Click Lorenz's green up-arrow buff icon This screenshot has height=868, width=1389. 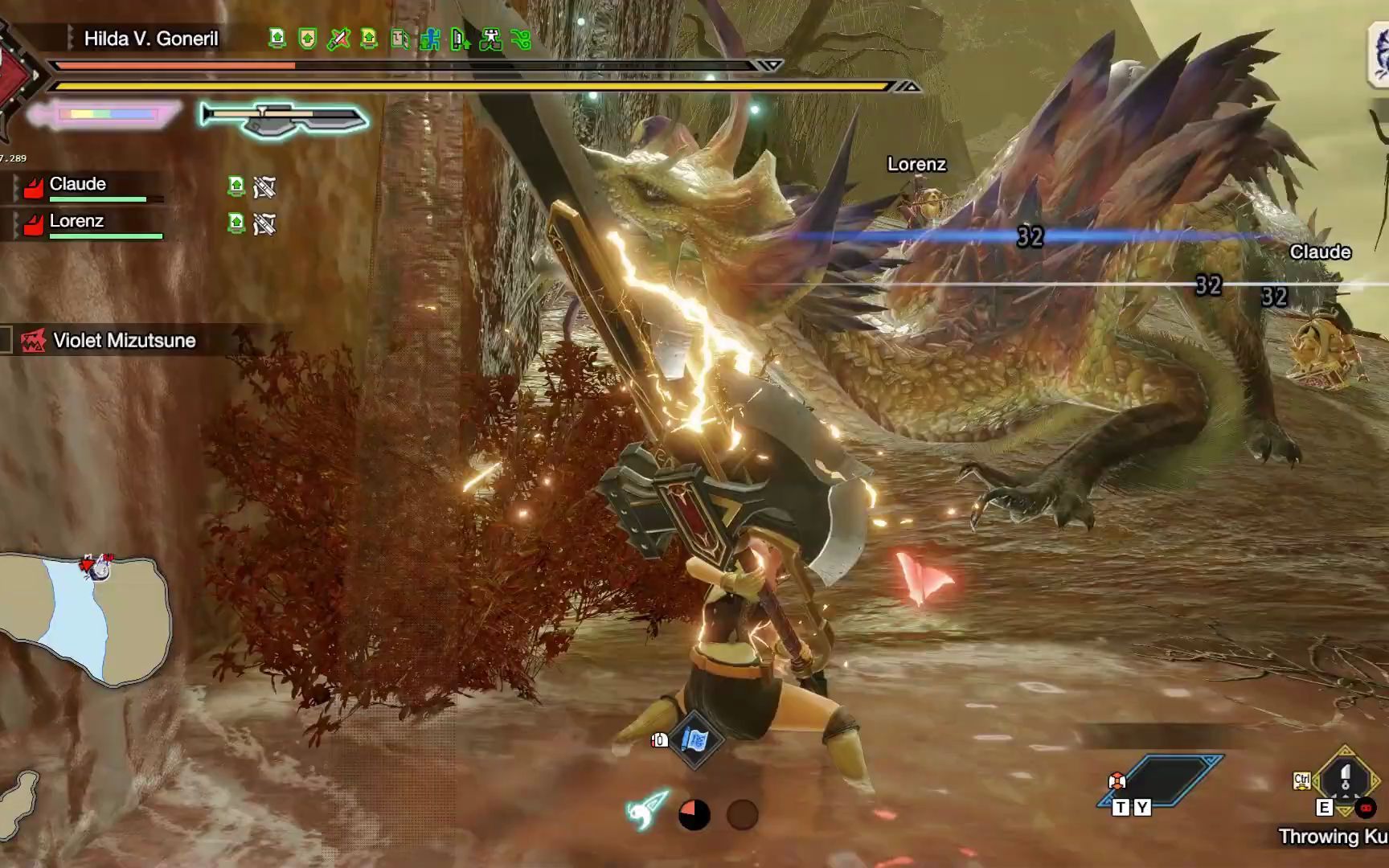click(x=236, y=223)
